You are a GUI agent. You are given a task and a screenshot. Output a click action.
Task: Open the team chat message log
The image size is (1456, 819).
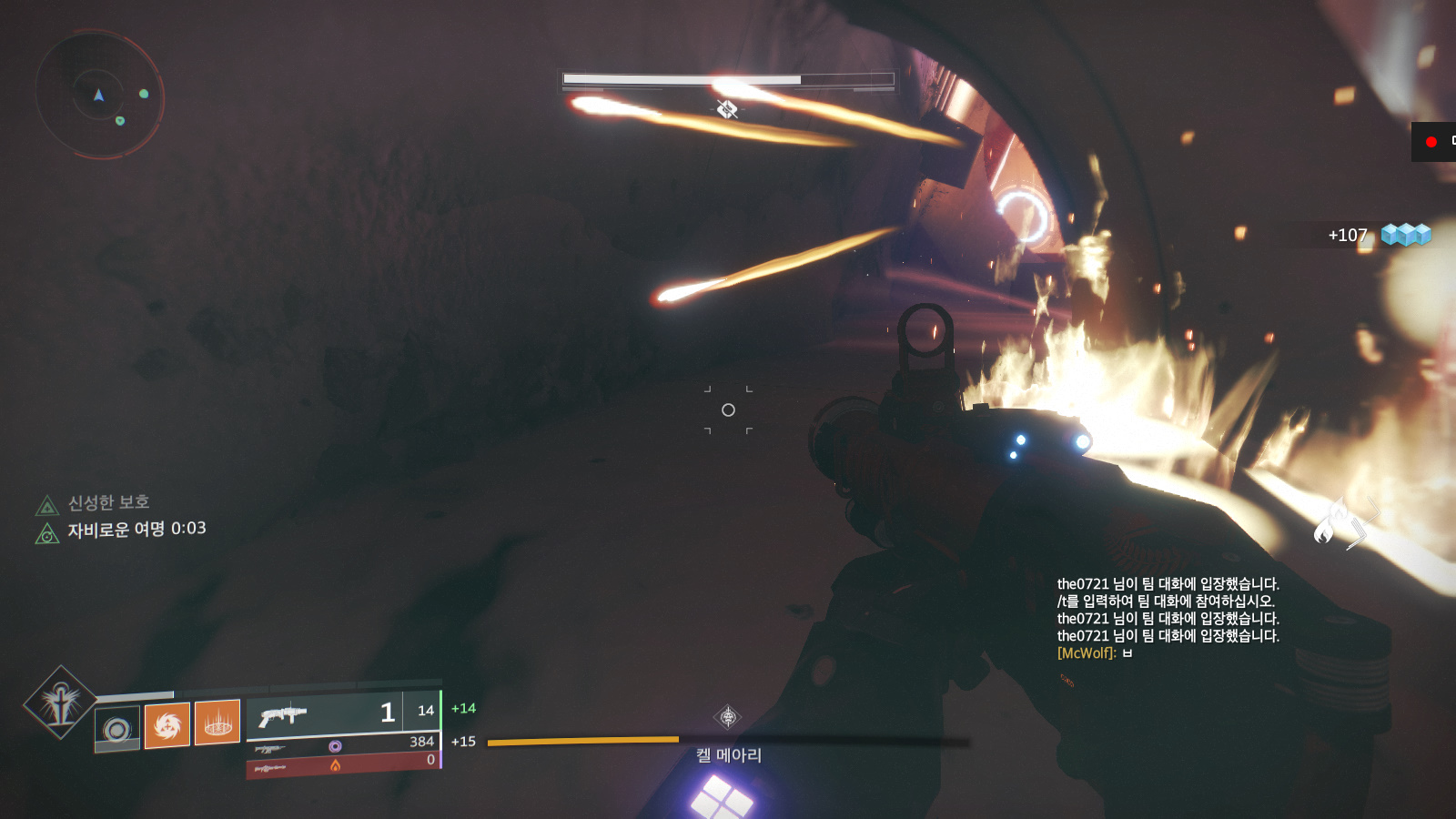[1168, 610]
